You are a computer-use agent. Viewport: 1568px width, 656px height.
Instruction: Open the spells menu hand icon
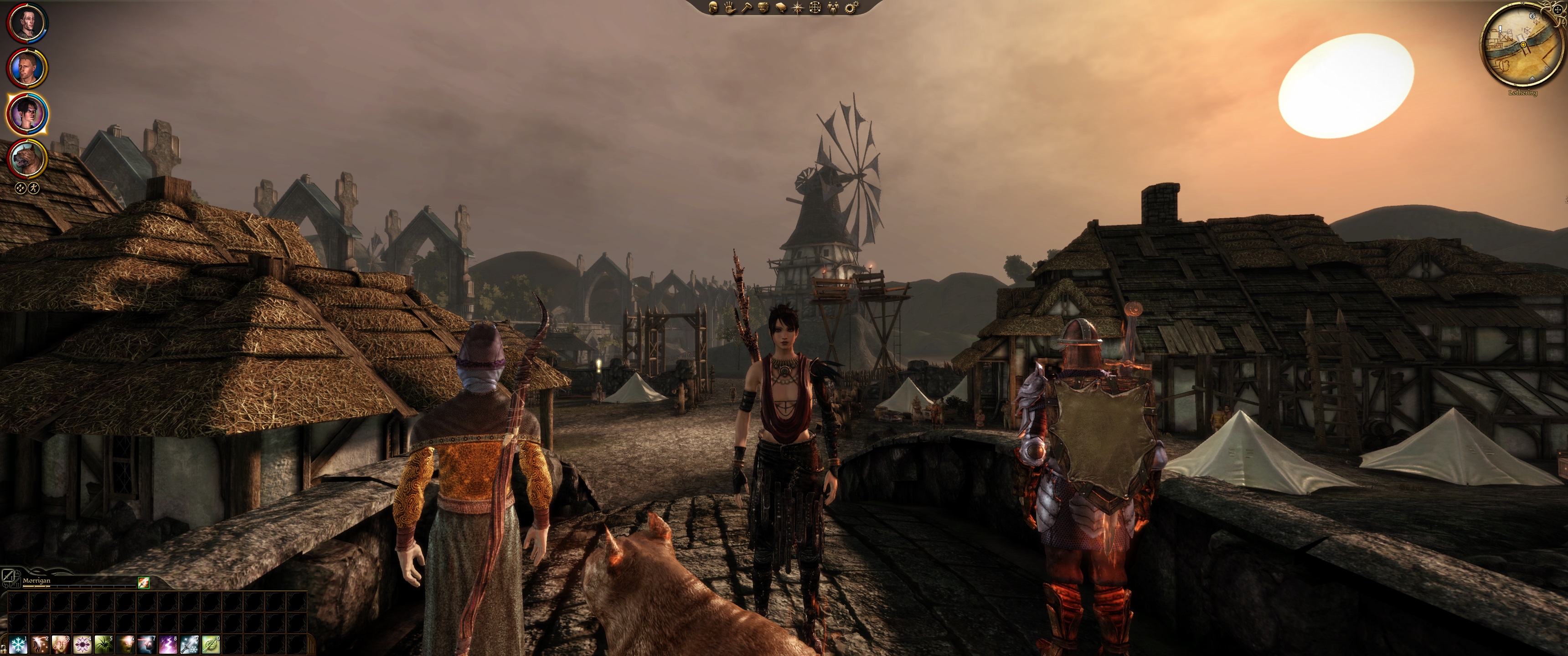(x=729, y=7)
